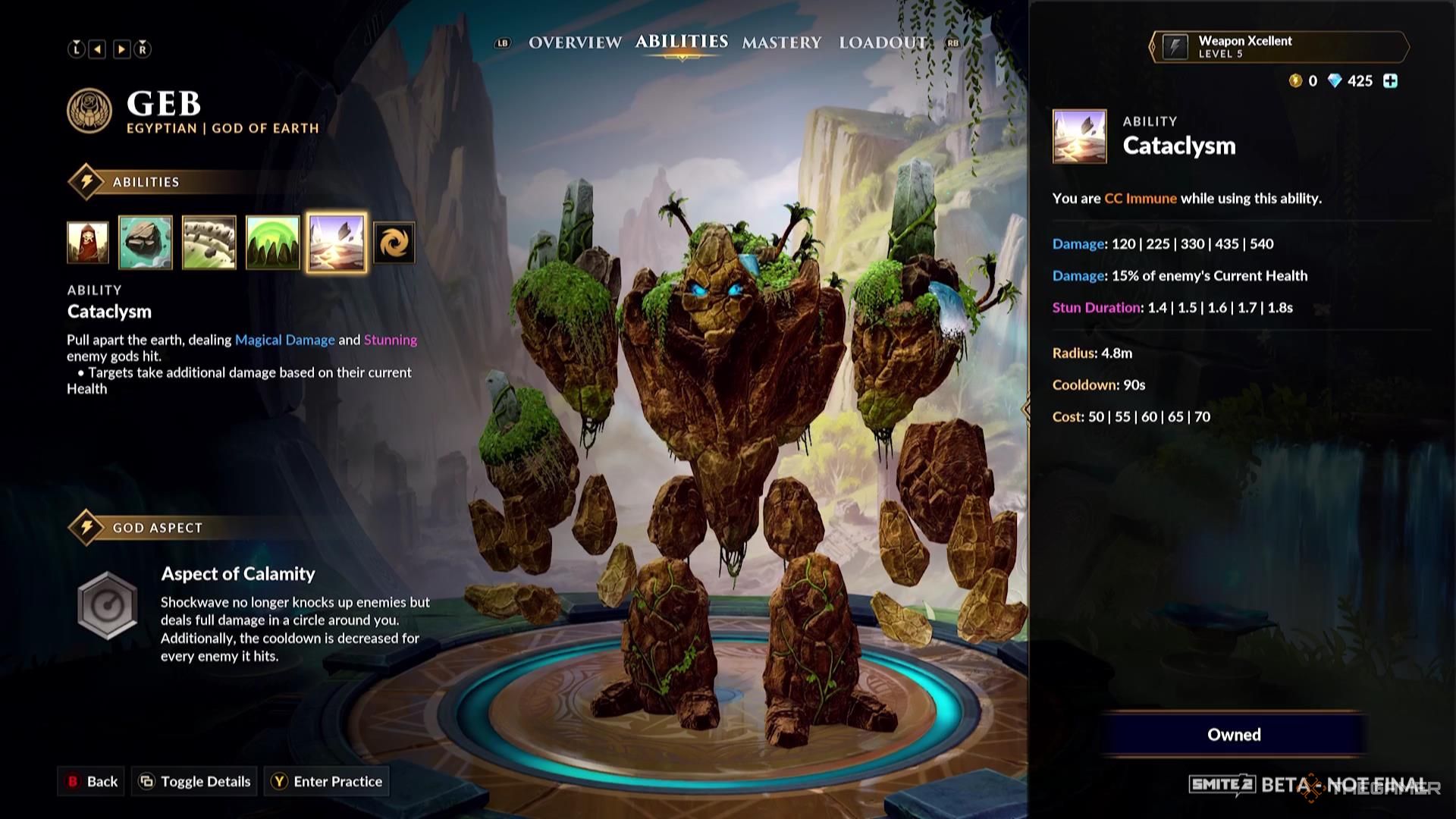
Task: Click the highlighted Cataclysm ability icon
Action: (x=337, y=243)
